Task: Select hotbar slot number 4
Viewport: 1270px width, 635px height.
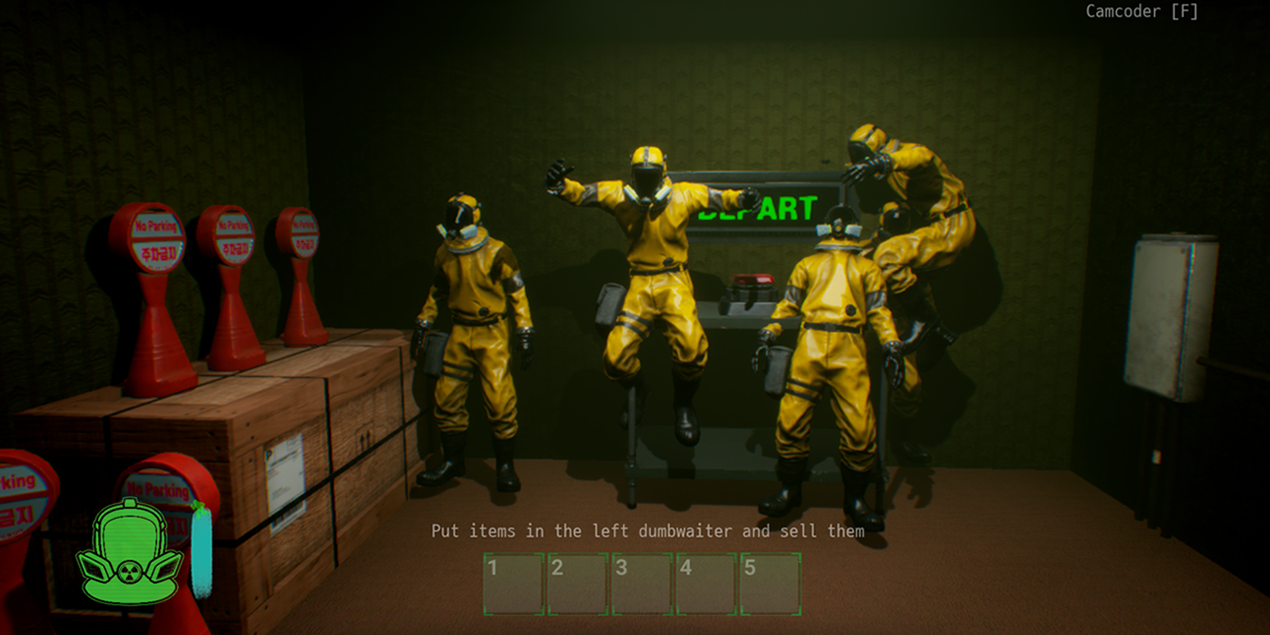Action: coord(706,584)
